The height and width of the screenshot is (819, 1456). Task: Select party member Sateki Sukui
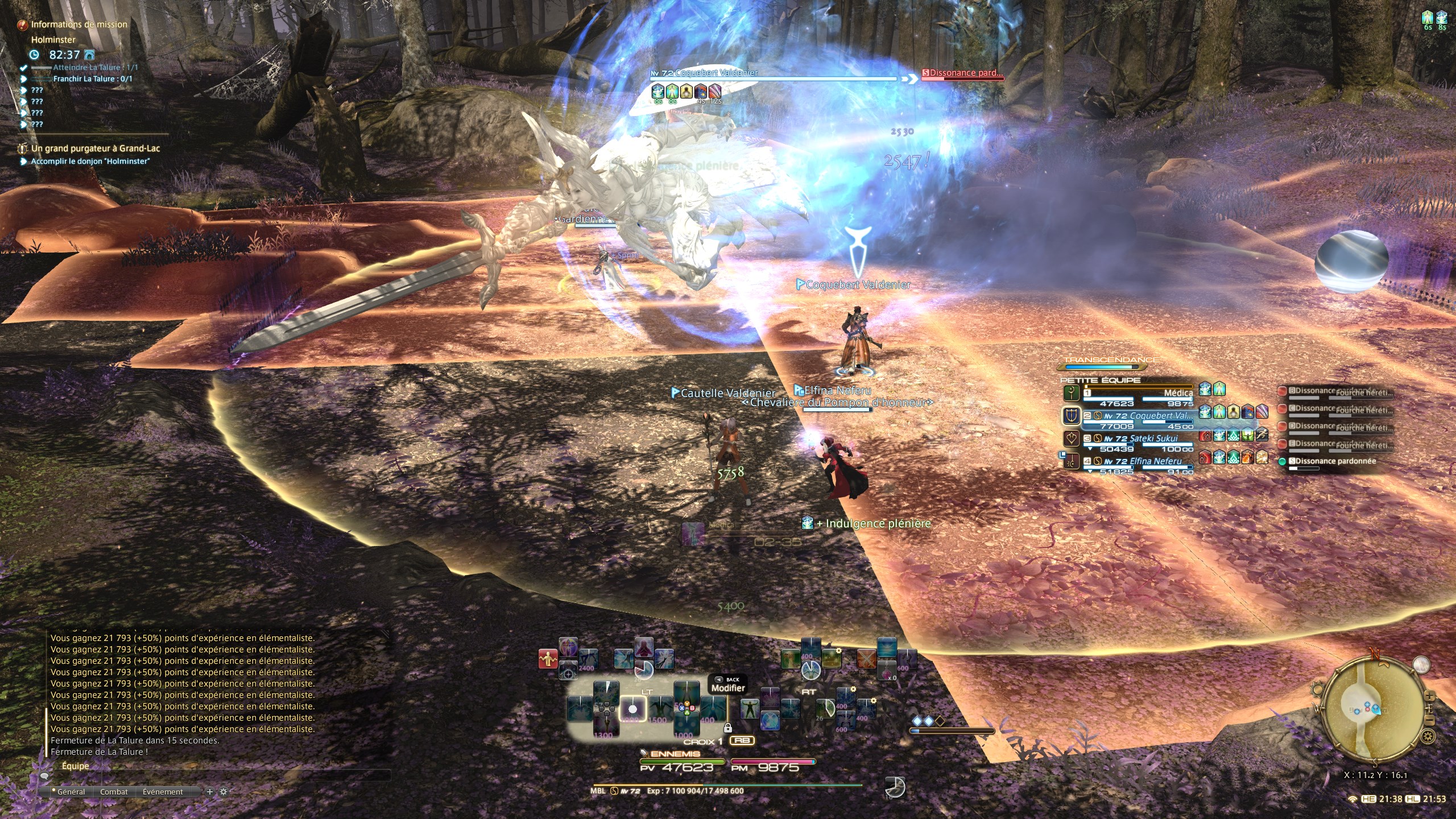pyautogui.click(x=1140, y=439)
